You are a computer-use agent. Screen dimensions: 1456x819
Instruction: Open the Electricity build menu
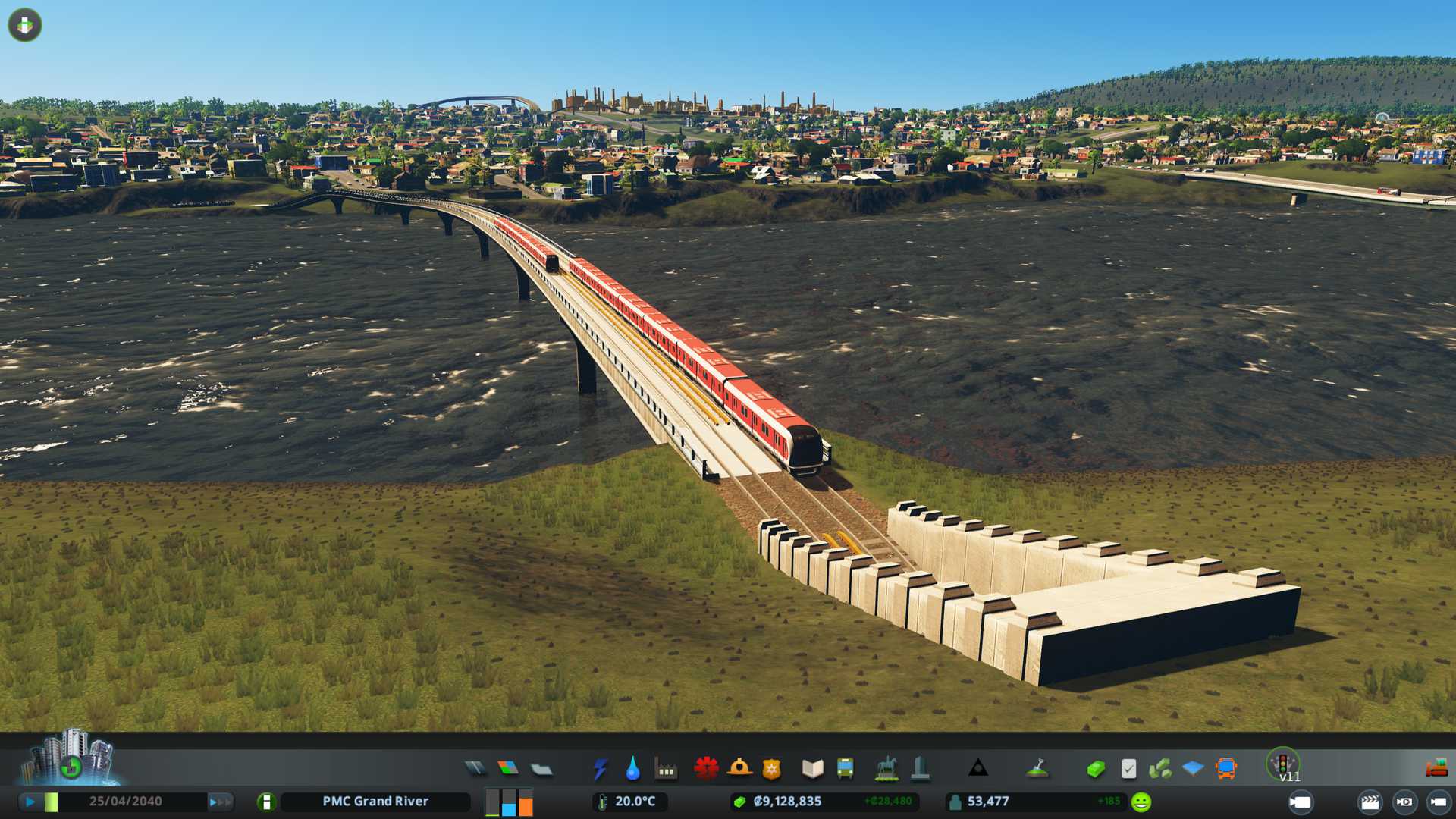click(x=600, y=769)
